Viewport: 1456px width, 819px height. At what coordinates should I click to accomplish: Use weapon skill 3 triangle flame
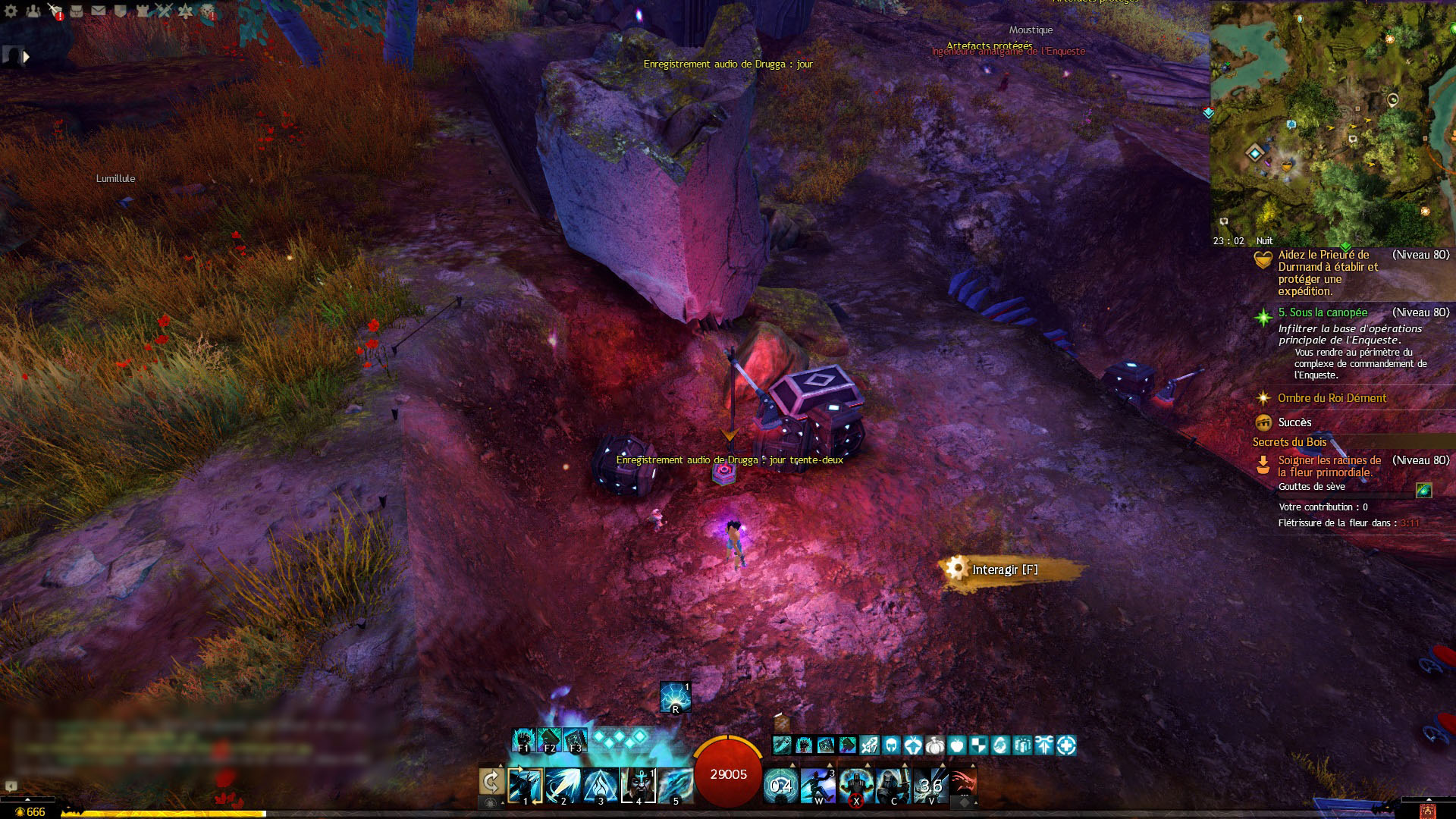[600, 785]
